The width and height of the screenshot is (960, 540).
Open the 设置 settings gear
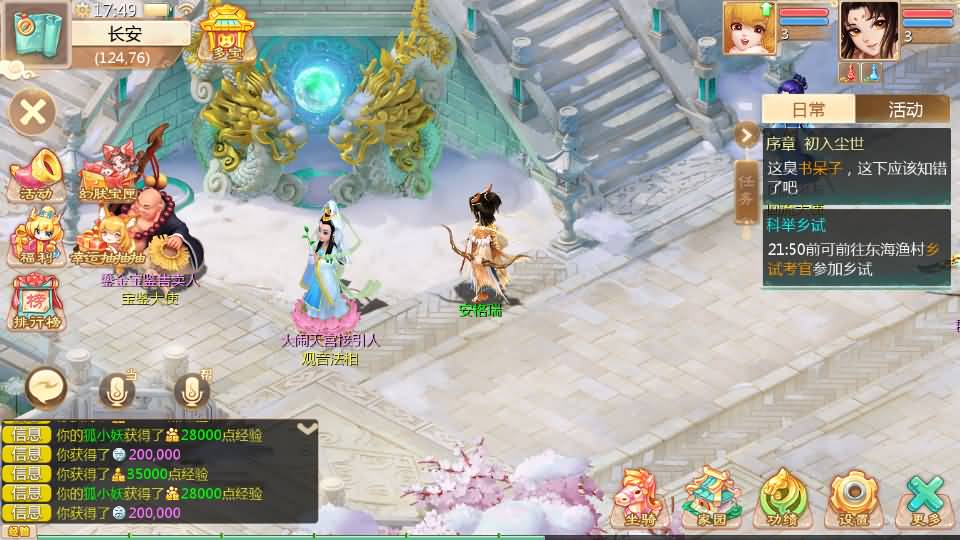pos(853,498)
